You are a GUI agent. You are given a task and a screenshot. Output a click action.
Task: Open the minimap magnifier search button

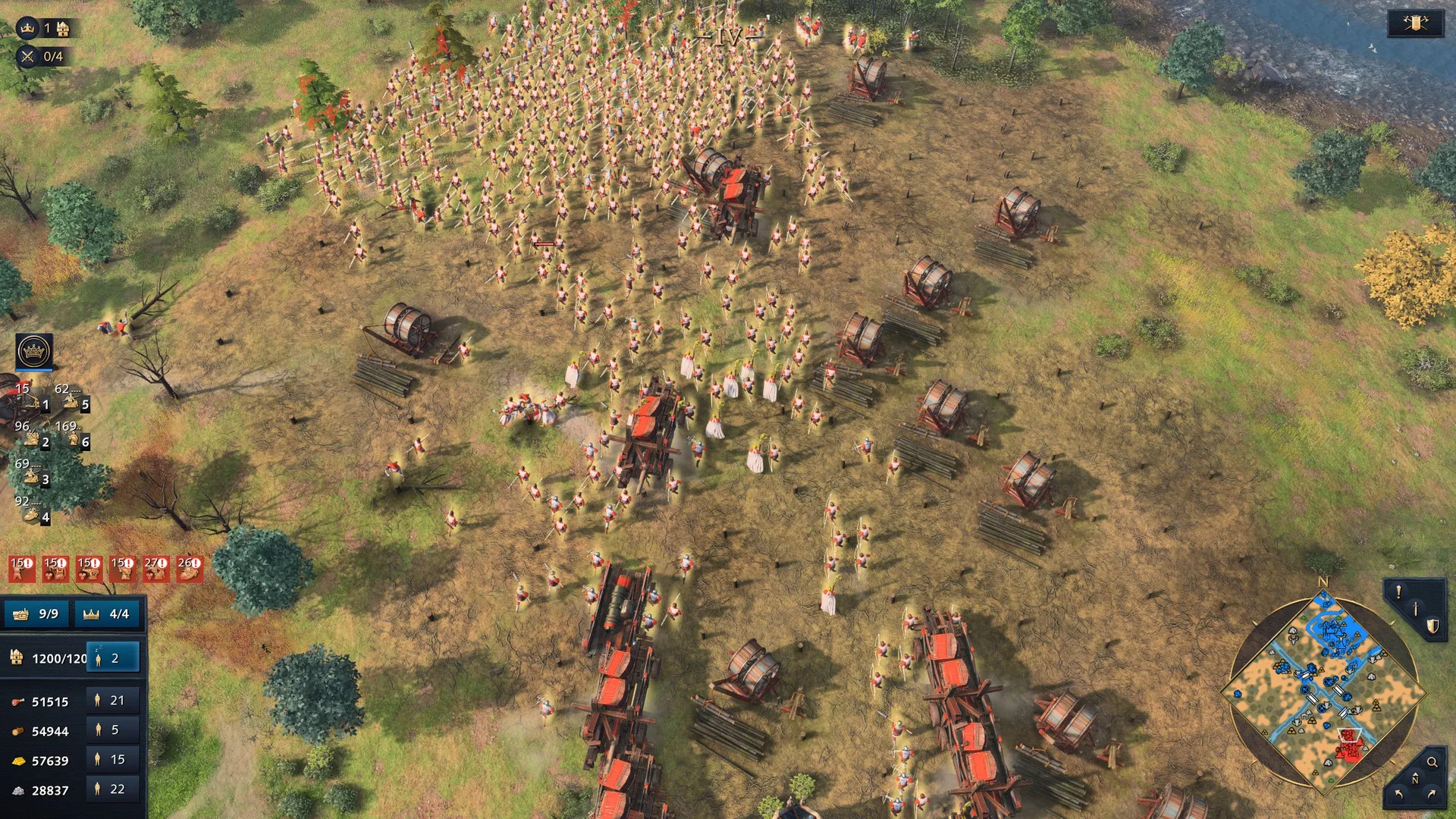tap(1432, 762)
